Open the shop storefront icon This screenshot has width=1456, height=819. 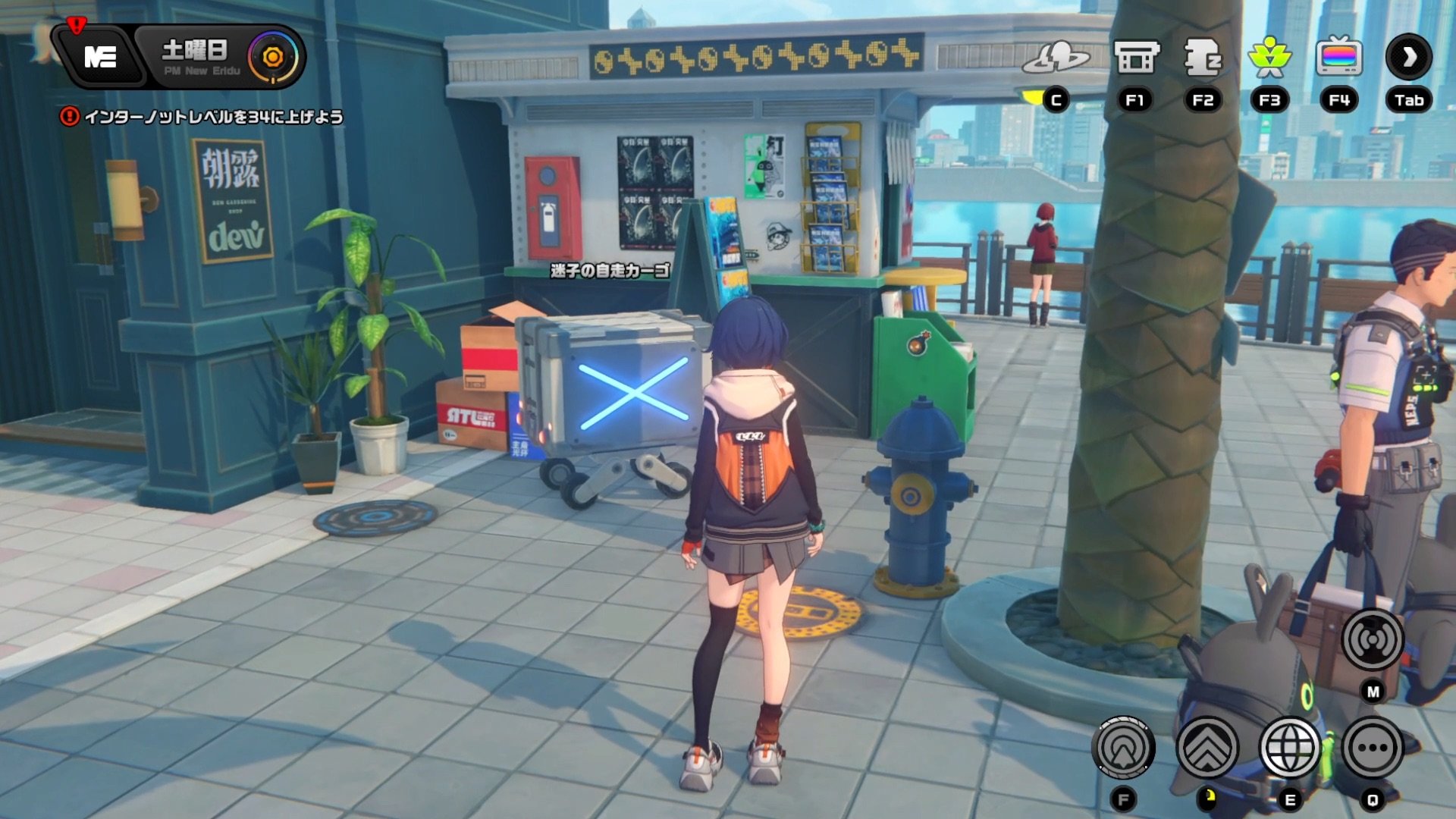(1135, 58)
